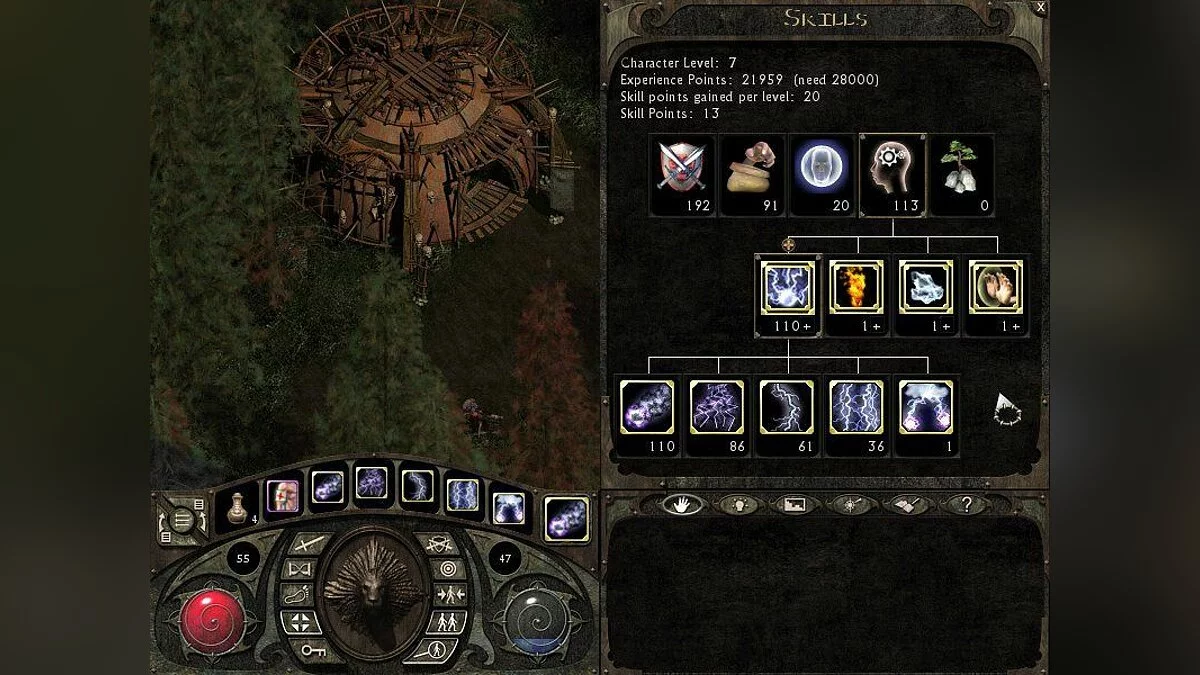Open the hand icon panel tab

pyautogui.click(x=681, y=504)
